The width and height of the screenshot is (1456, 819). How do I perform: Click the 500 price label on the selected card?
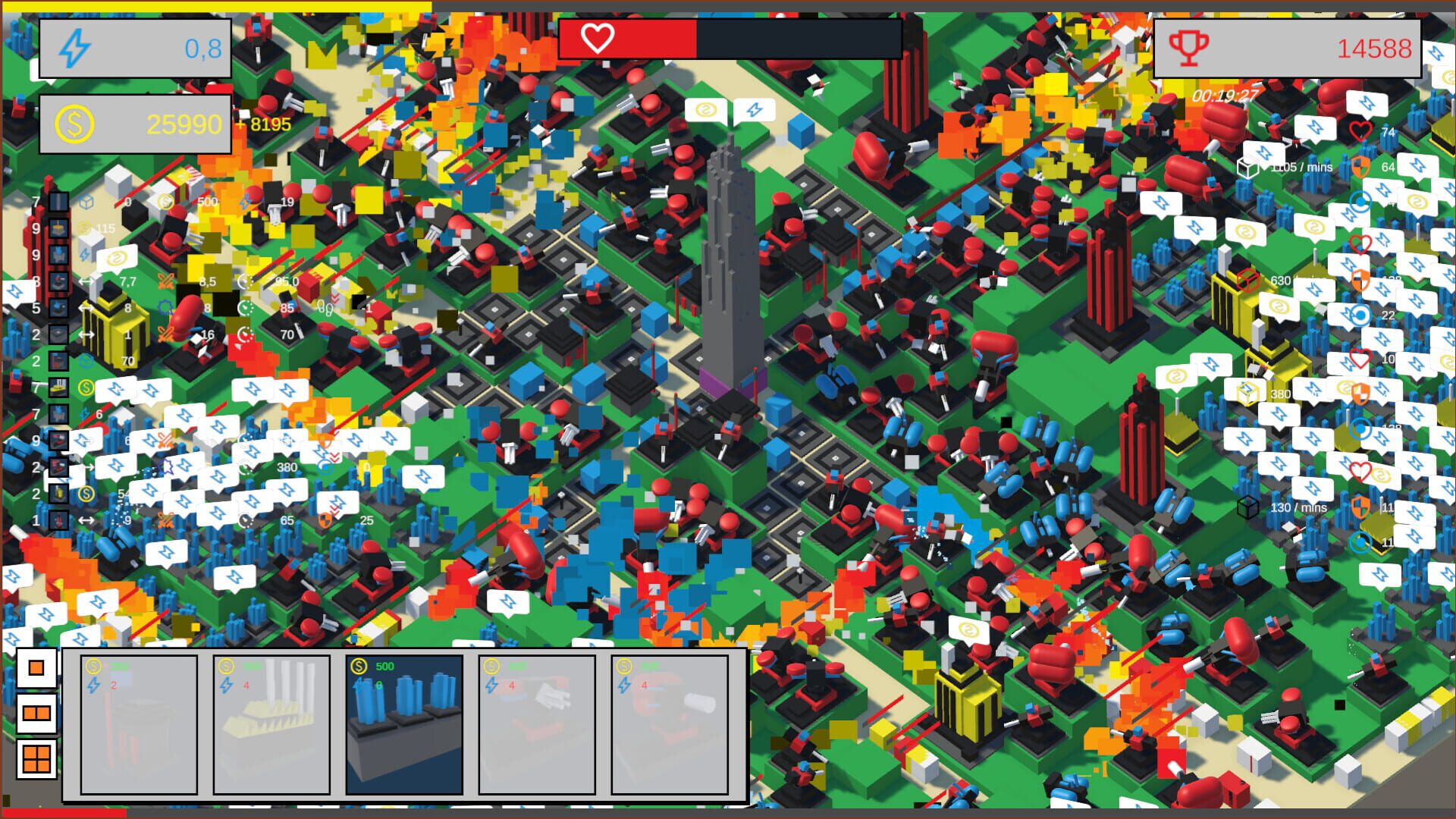[384, 667]
